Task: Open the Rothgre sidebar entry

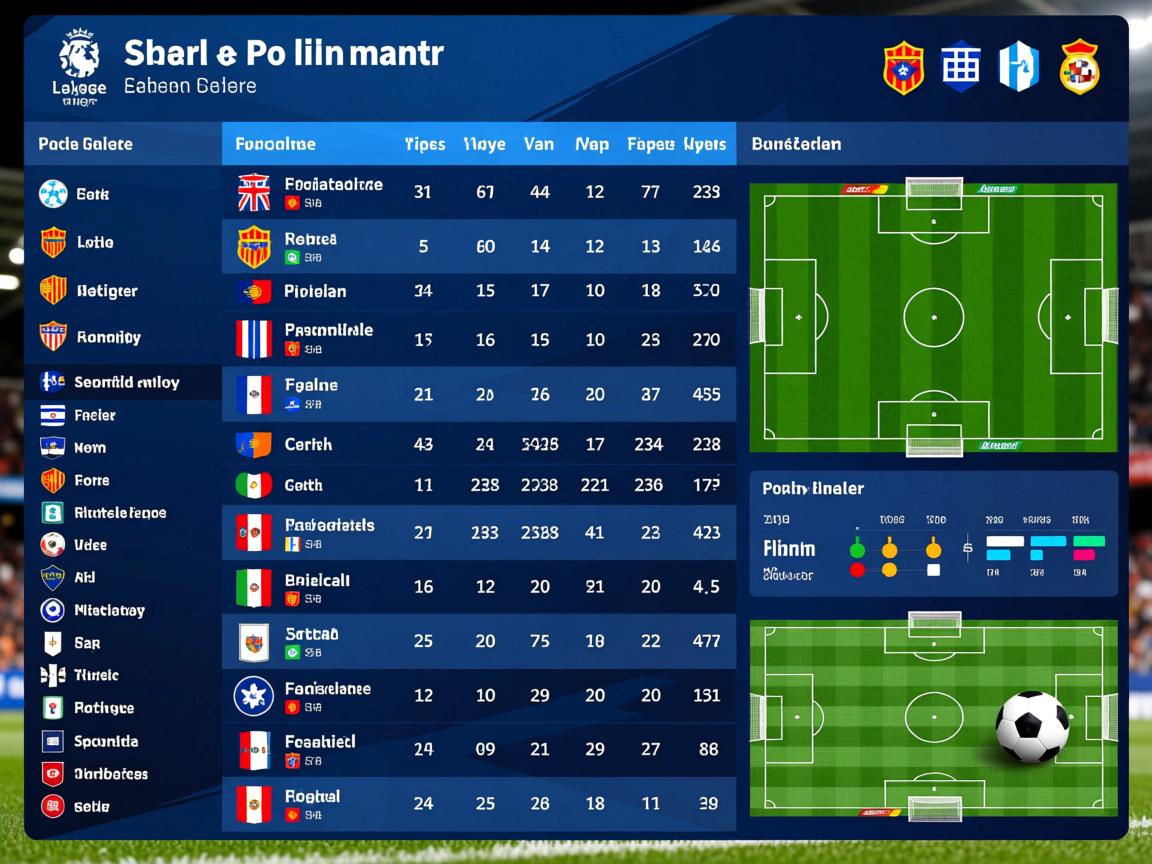Action: click(103, 708)
